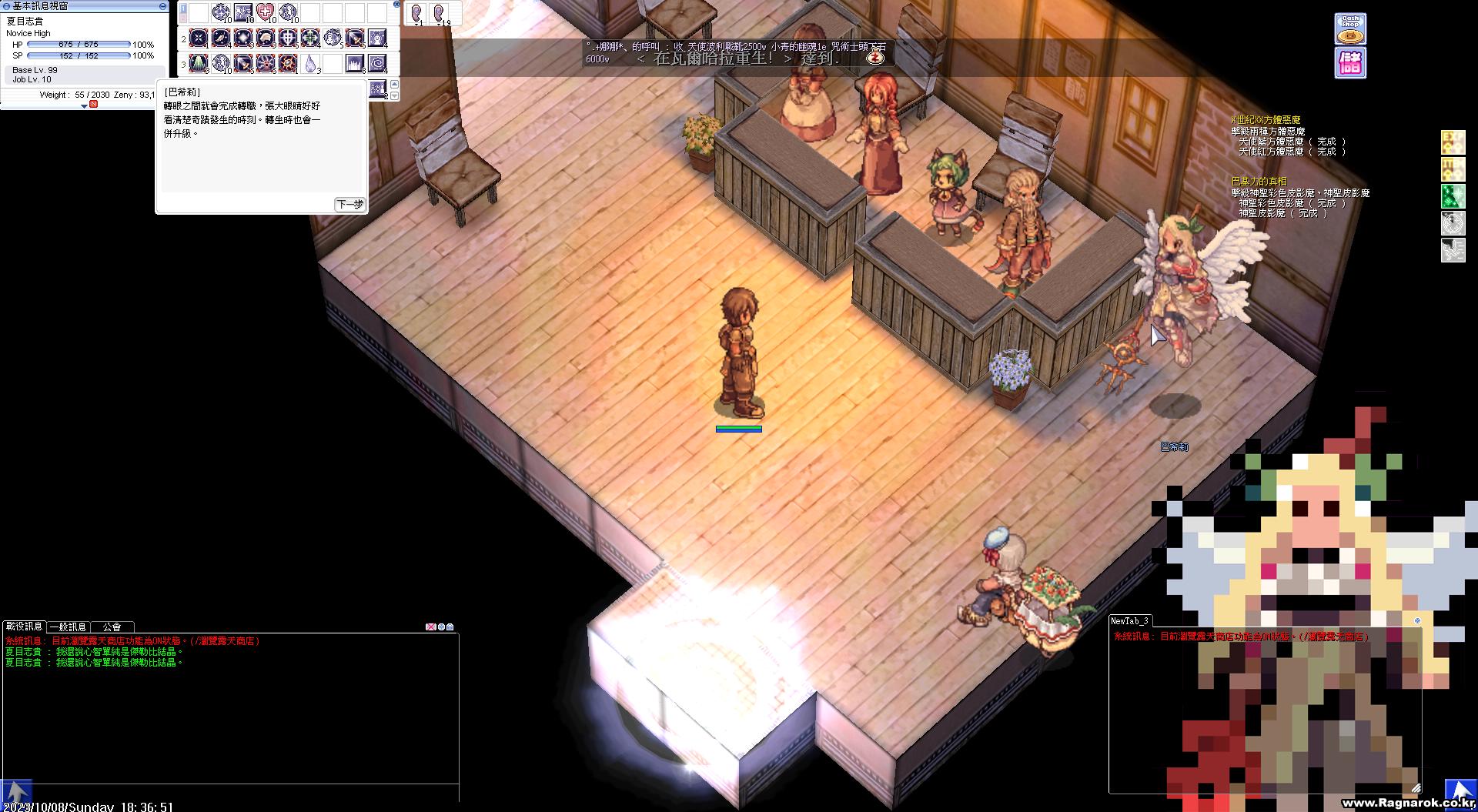Close the skill hotbar
1478x812 pixels.
[396, 4]
